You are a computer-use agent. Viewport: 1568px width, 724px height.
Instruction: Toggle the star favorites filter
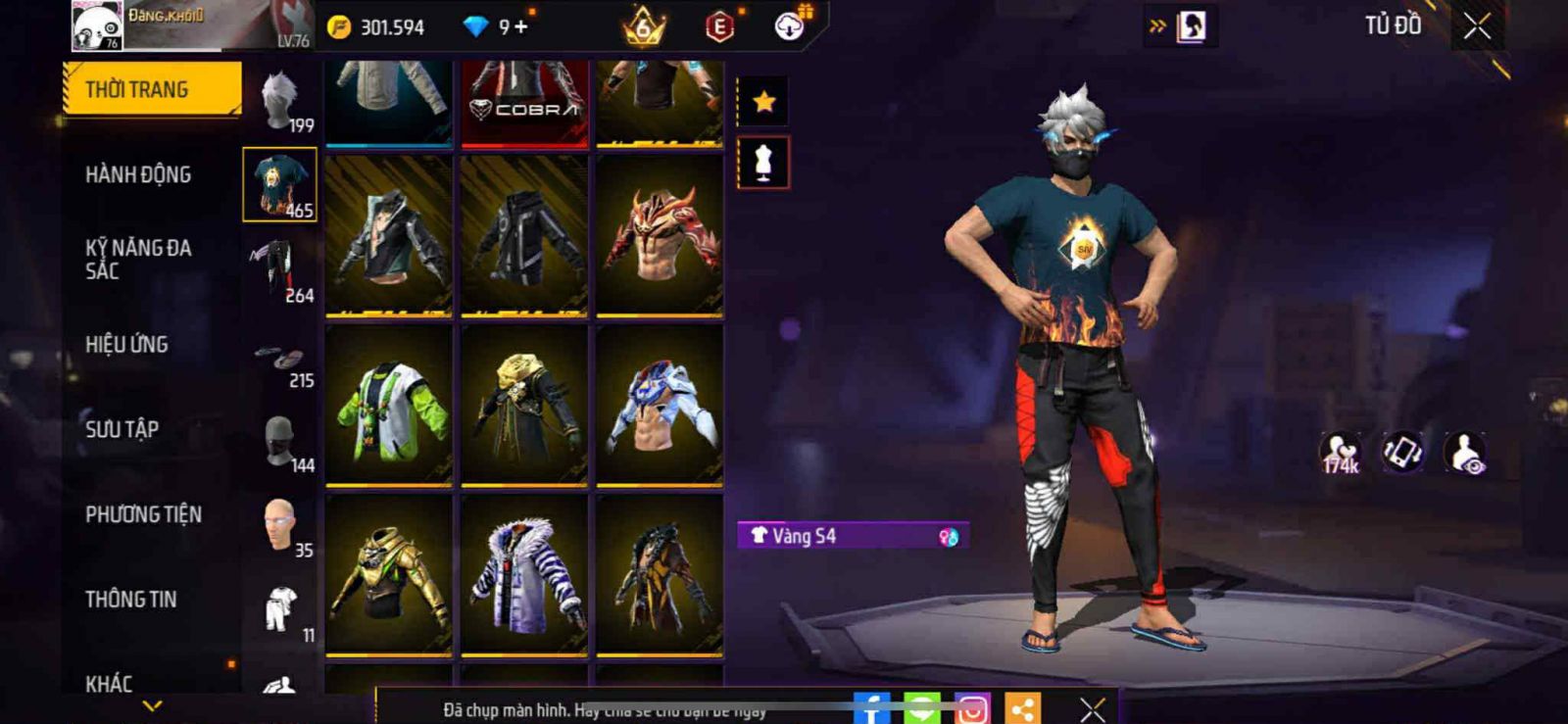click(763, 101)
